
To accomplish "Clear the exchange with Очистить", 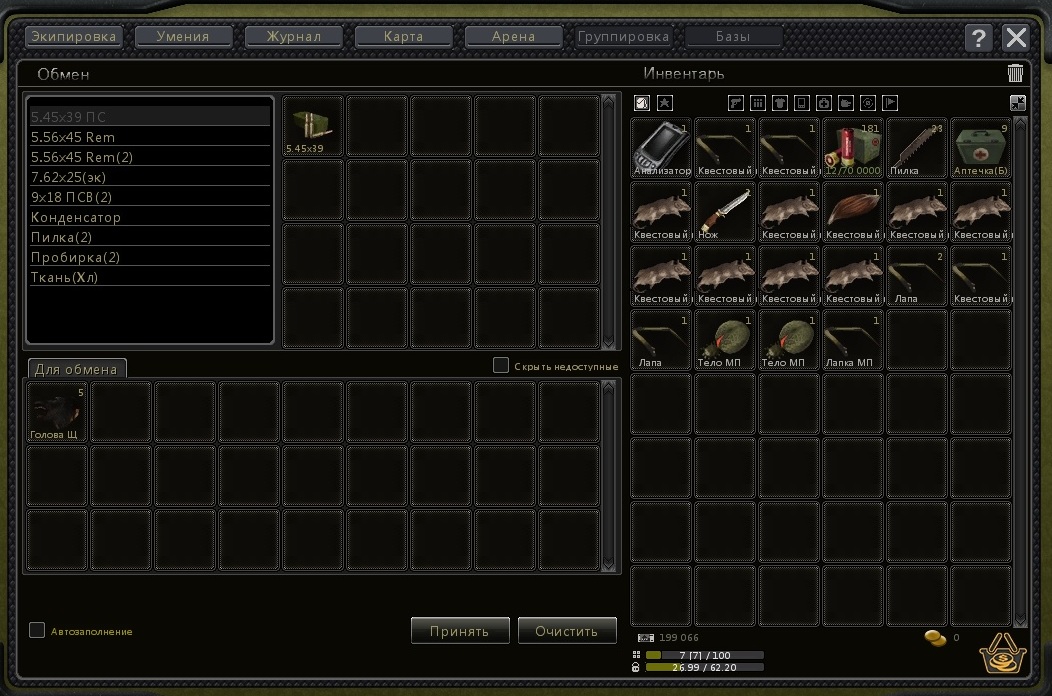I will [x=567, y=631].
